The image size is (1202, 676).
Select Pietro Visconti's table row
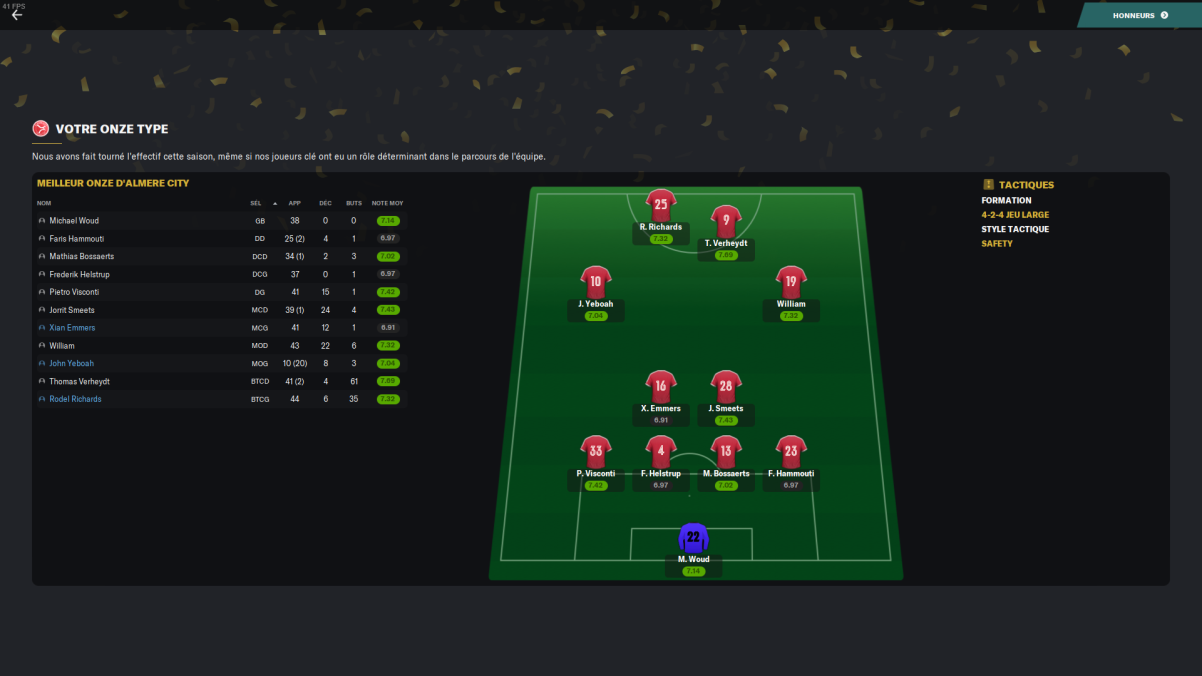[x=74, y=292]
